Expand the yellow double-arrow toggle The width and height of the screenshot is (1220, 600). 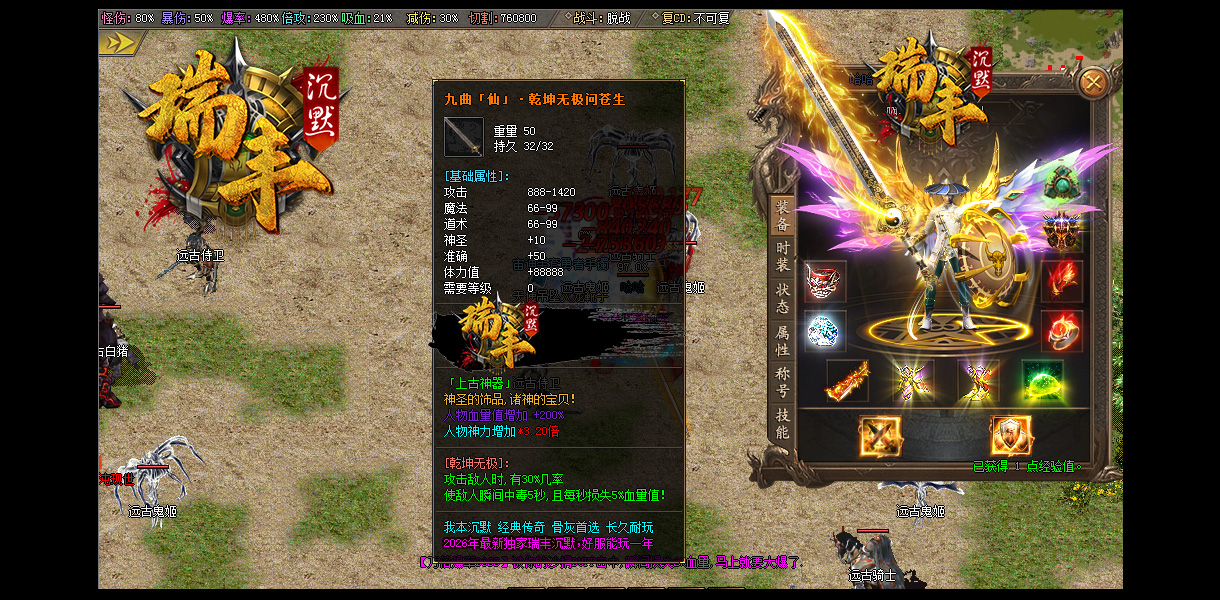(x=119, y=42)
